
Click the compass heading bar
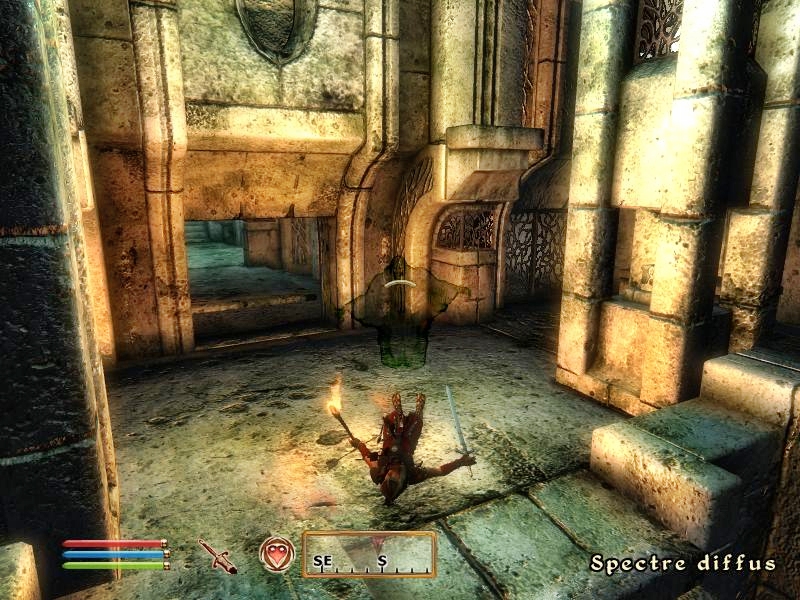[x=369, y=555]
